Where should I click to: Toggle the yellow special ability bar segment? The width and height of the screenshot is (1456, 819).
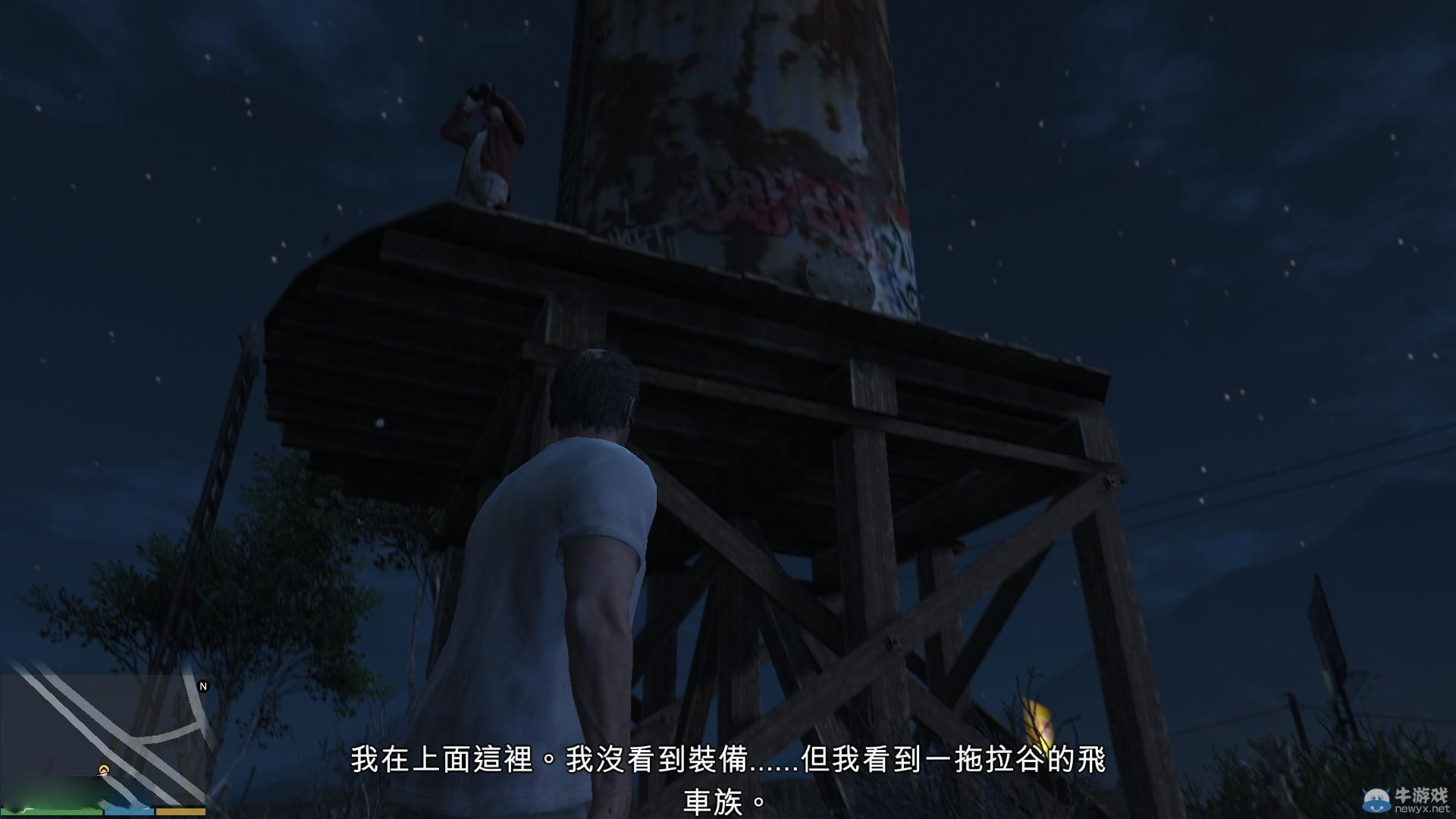click(180, 813)
